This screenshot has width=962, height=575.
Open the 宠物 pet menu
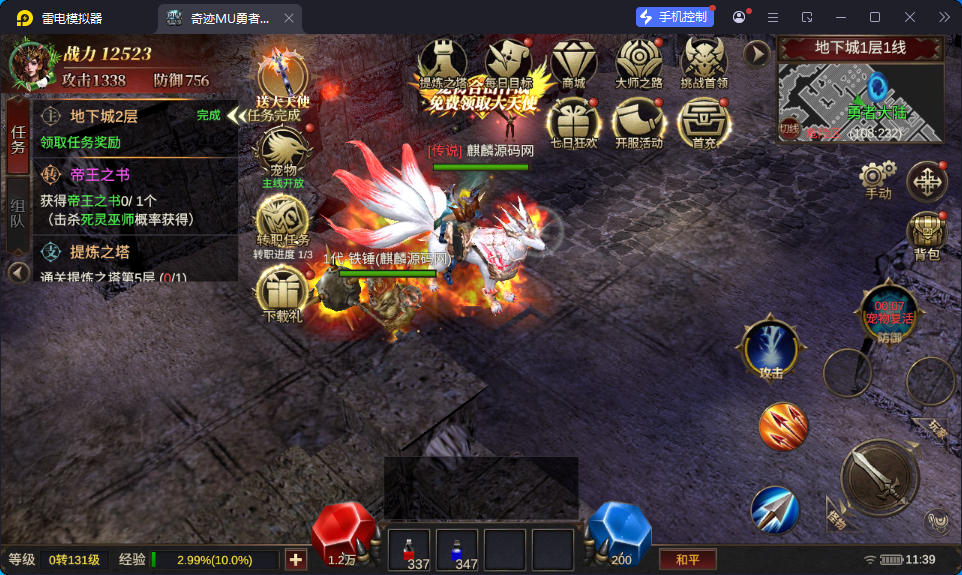click(282, 155)
